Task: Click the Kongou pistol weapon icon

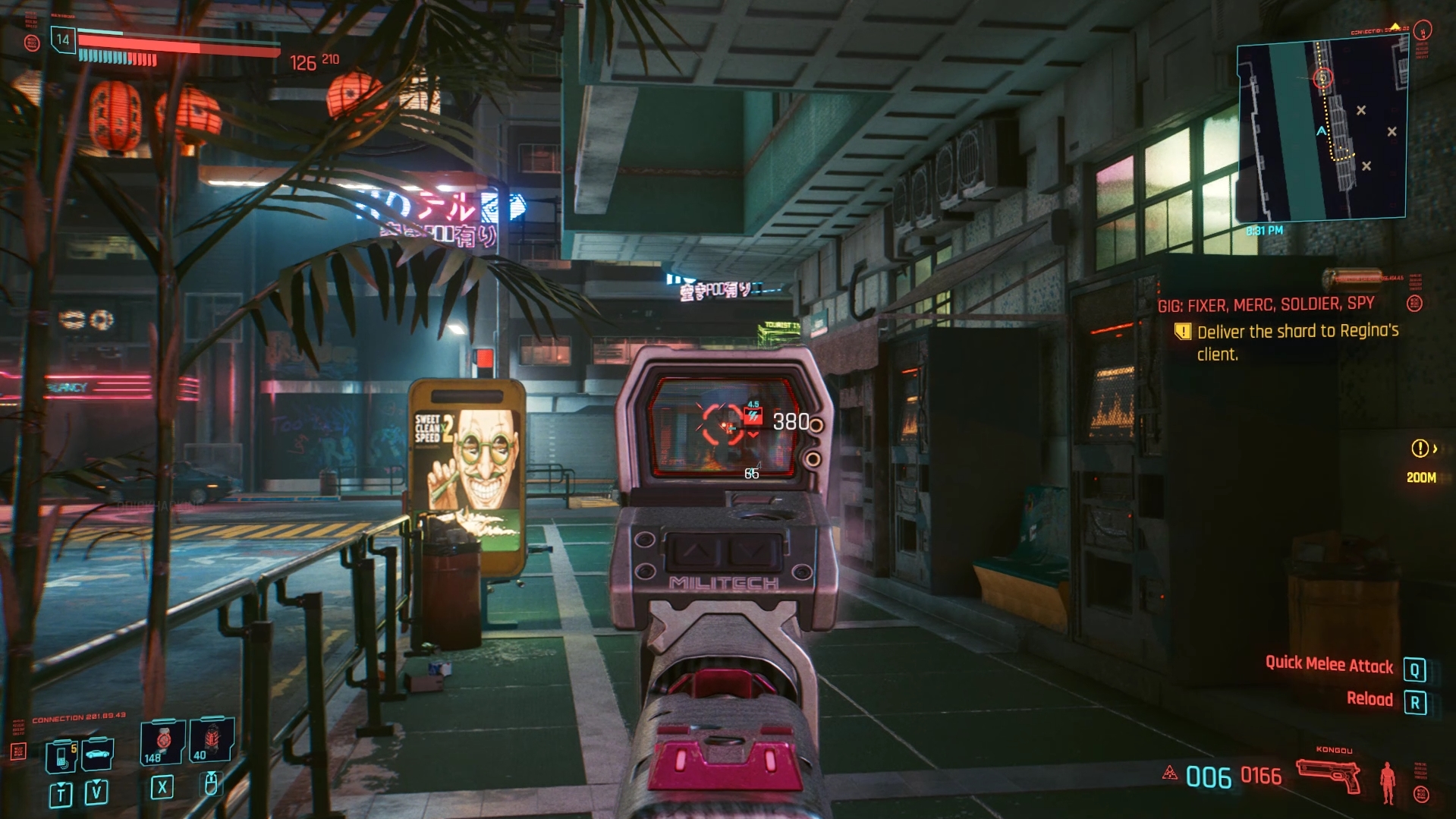Action: (x=1328, y=776)
